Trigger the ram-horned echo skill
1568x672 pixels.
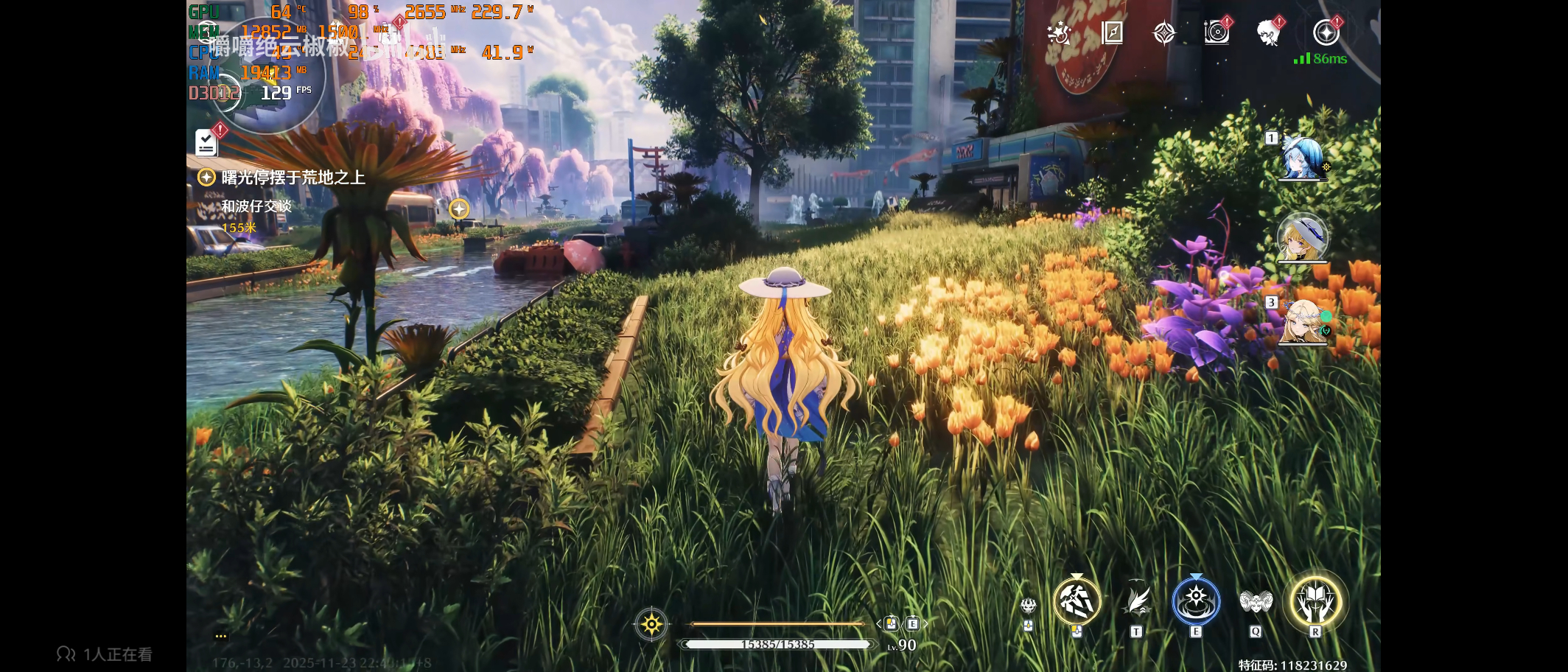pos(1256,602)
